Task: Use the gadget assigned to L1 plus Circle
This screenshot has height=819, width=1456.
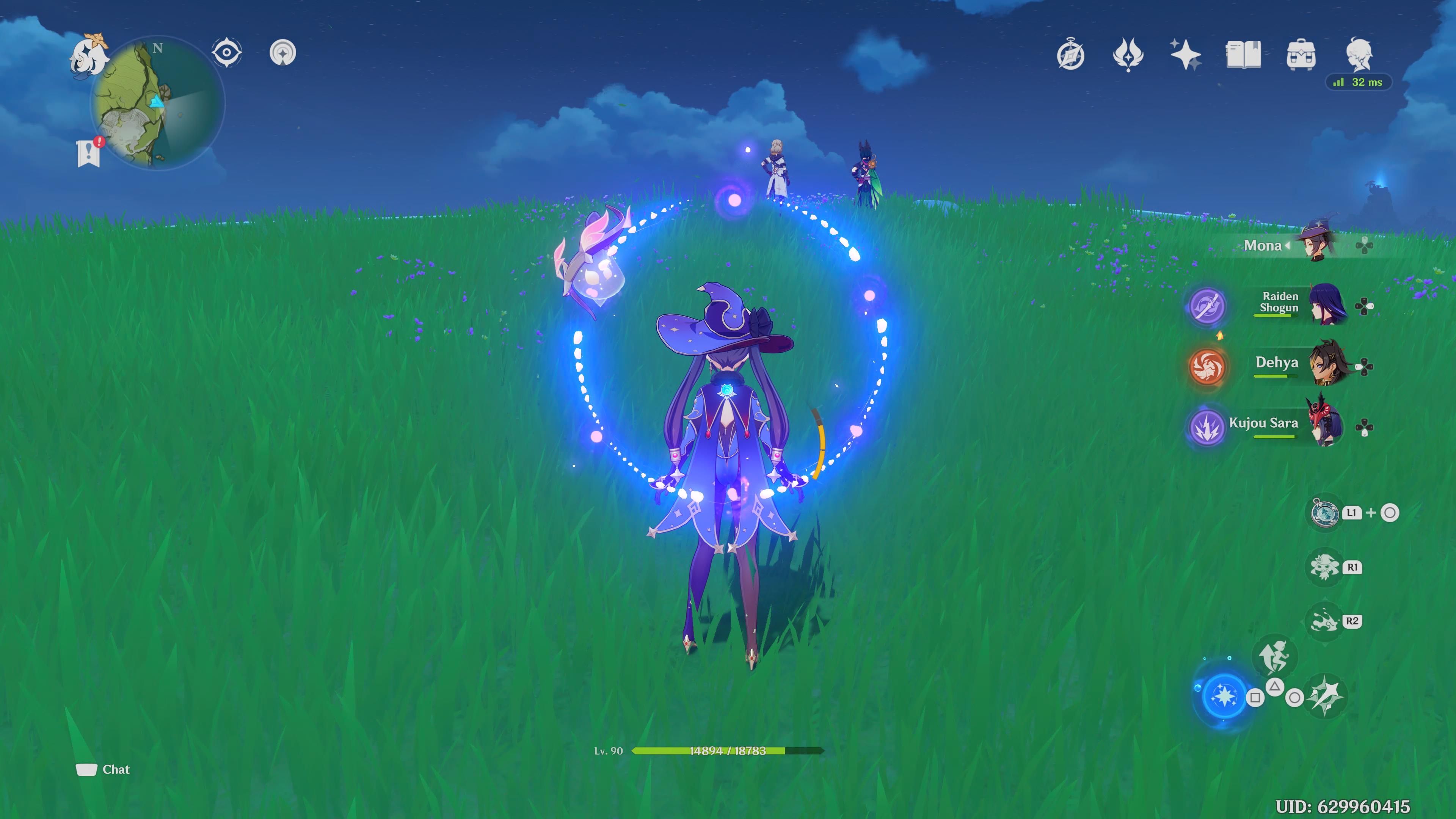Action: (x=1326, y=513)
